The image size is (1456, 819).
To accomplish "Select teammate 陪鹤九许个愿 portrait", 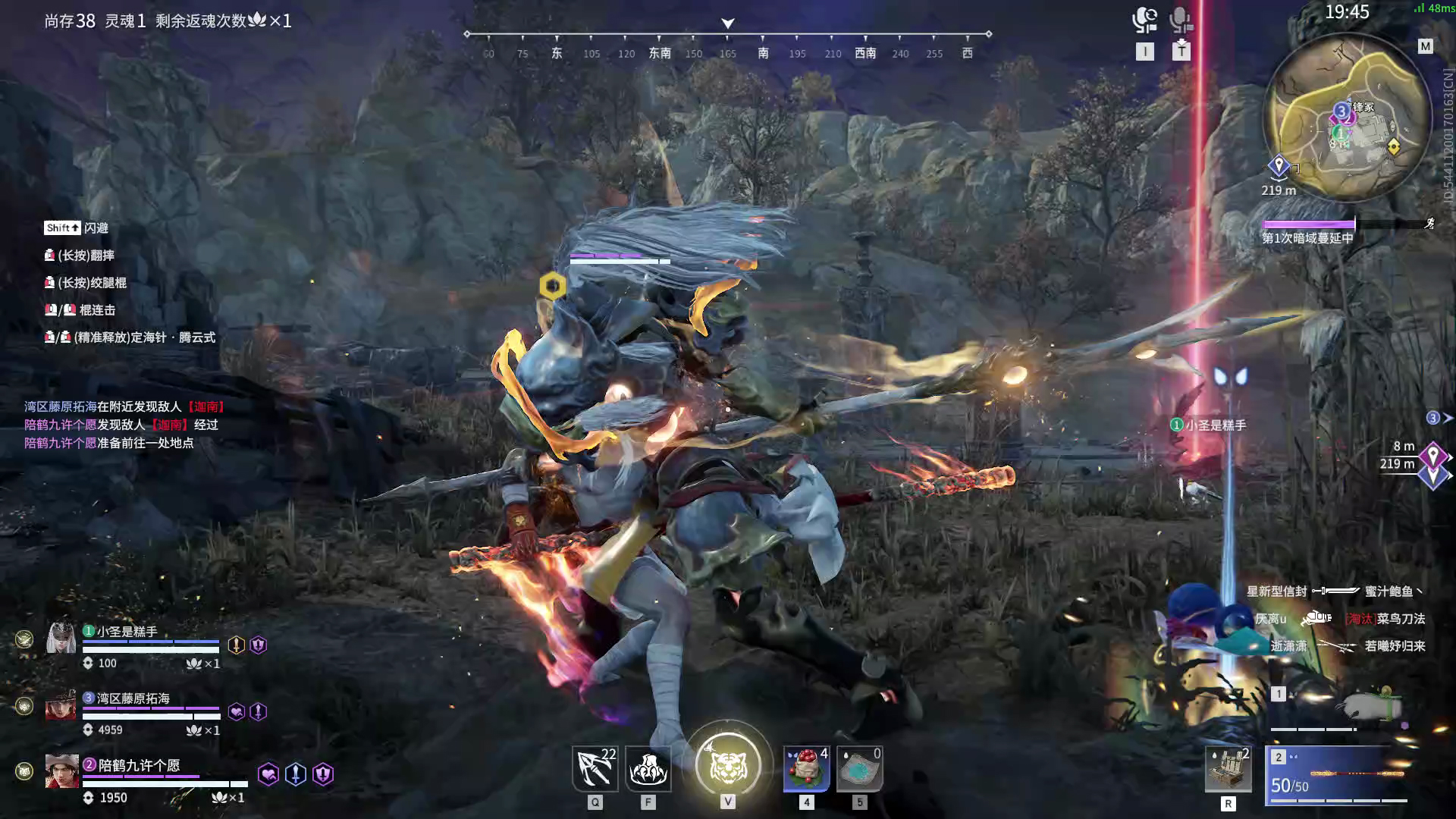I will pyautogui.click(x=61, y=771).
